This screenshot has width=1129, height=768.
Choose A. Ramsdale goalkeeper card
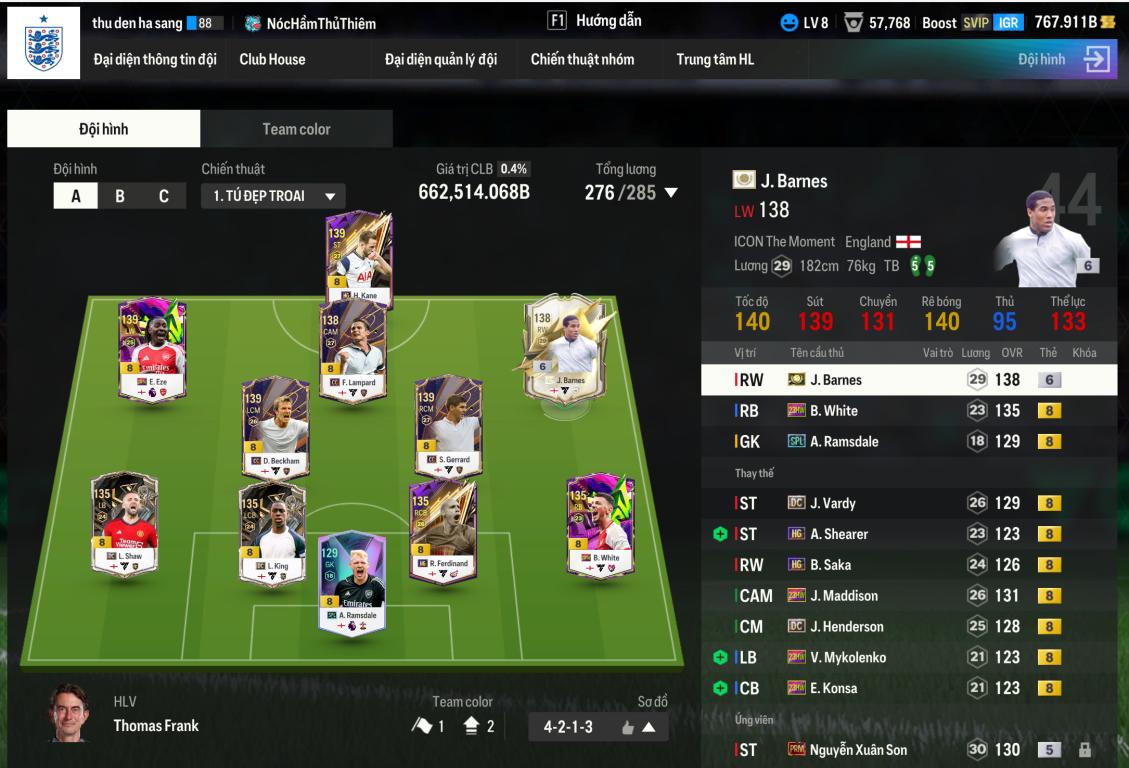pos(351,577)
